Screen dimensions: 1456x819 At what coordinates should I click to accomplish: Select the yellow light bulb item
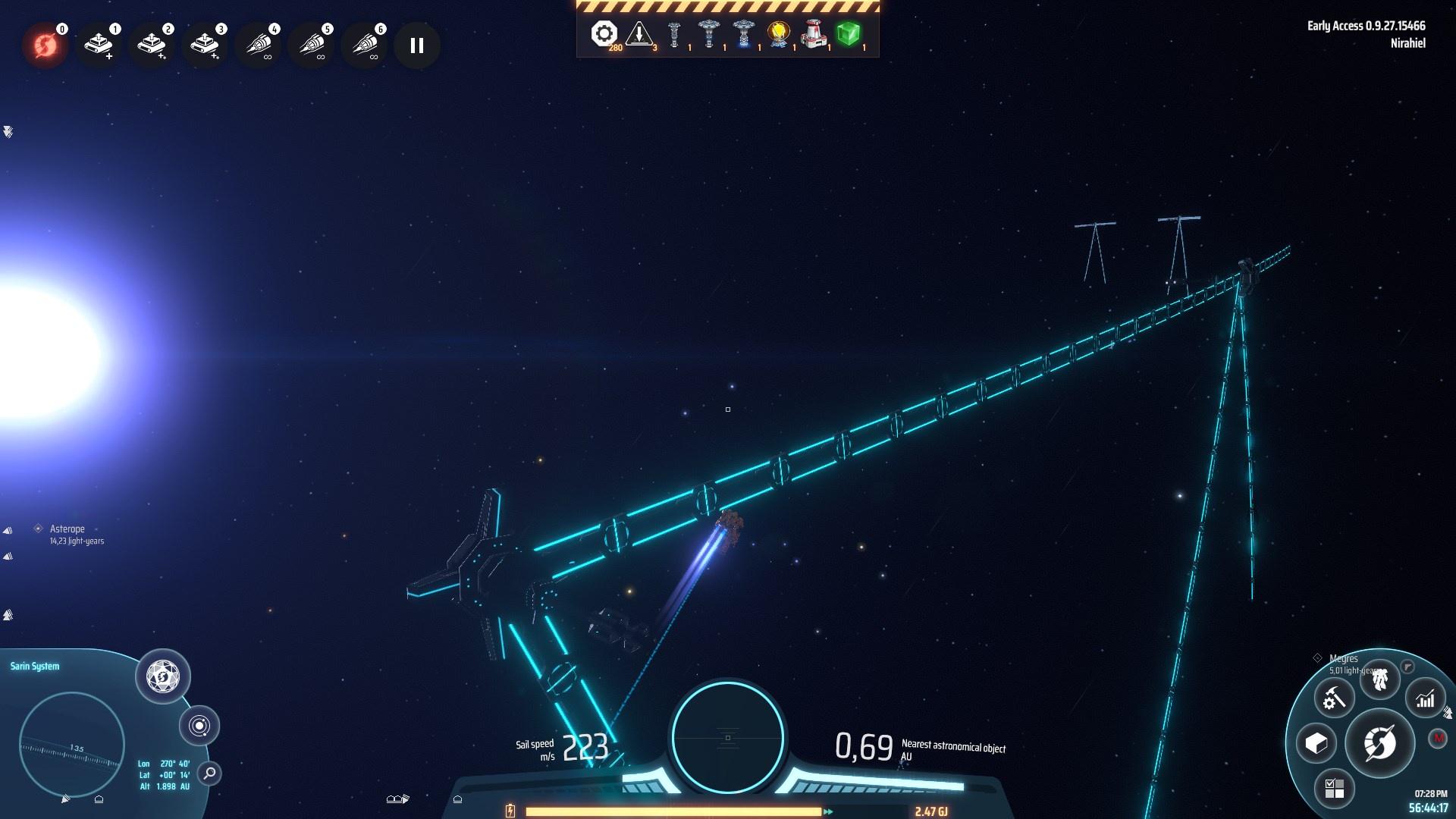(779, 34)
